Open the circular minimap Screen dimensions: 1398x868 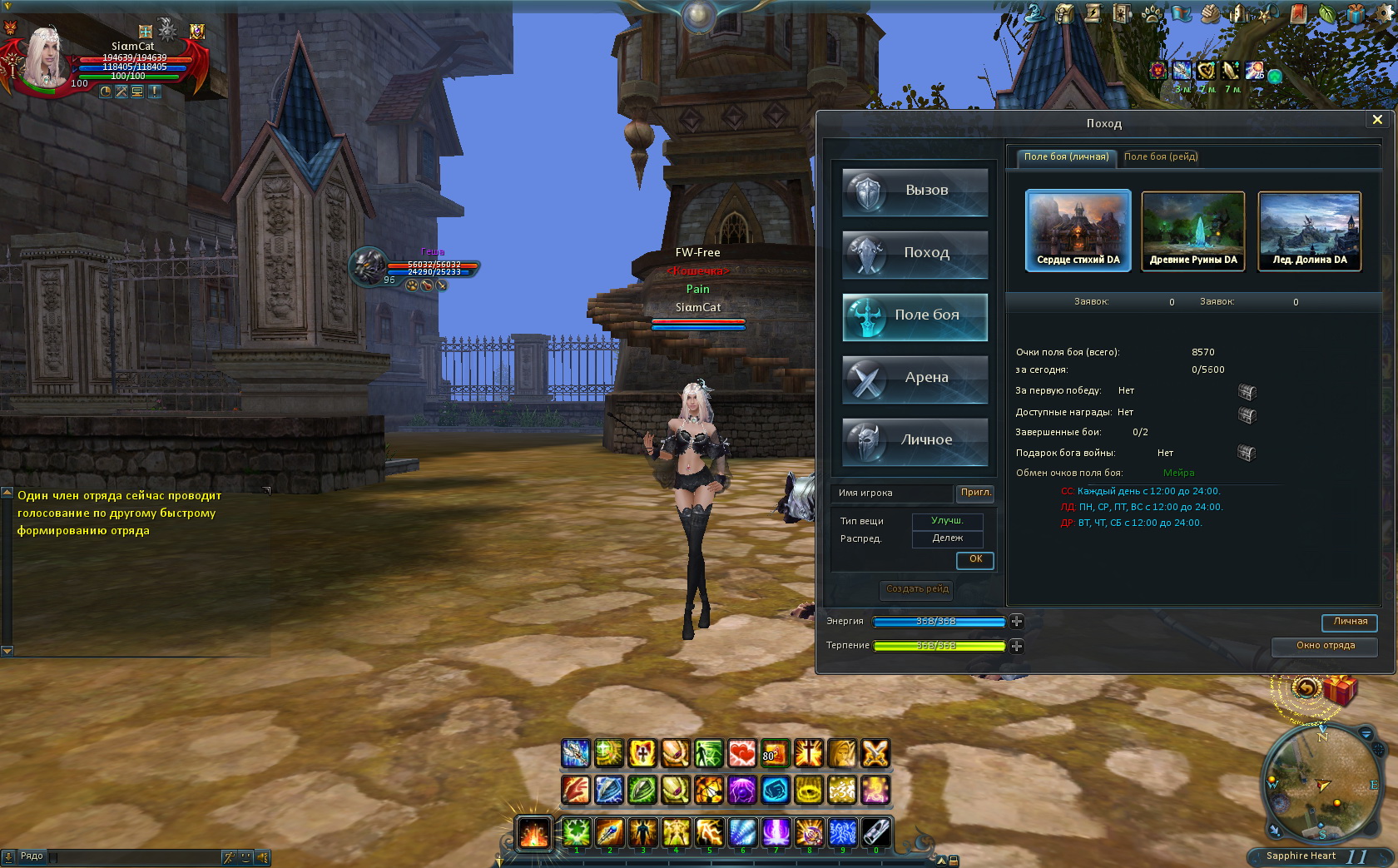[x=1321, y=781]
